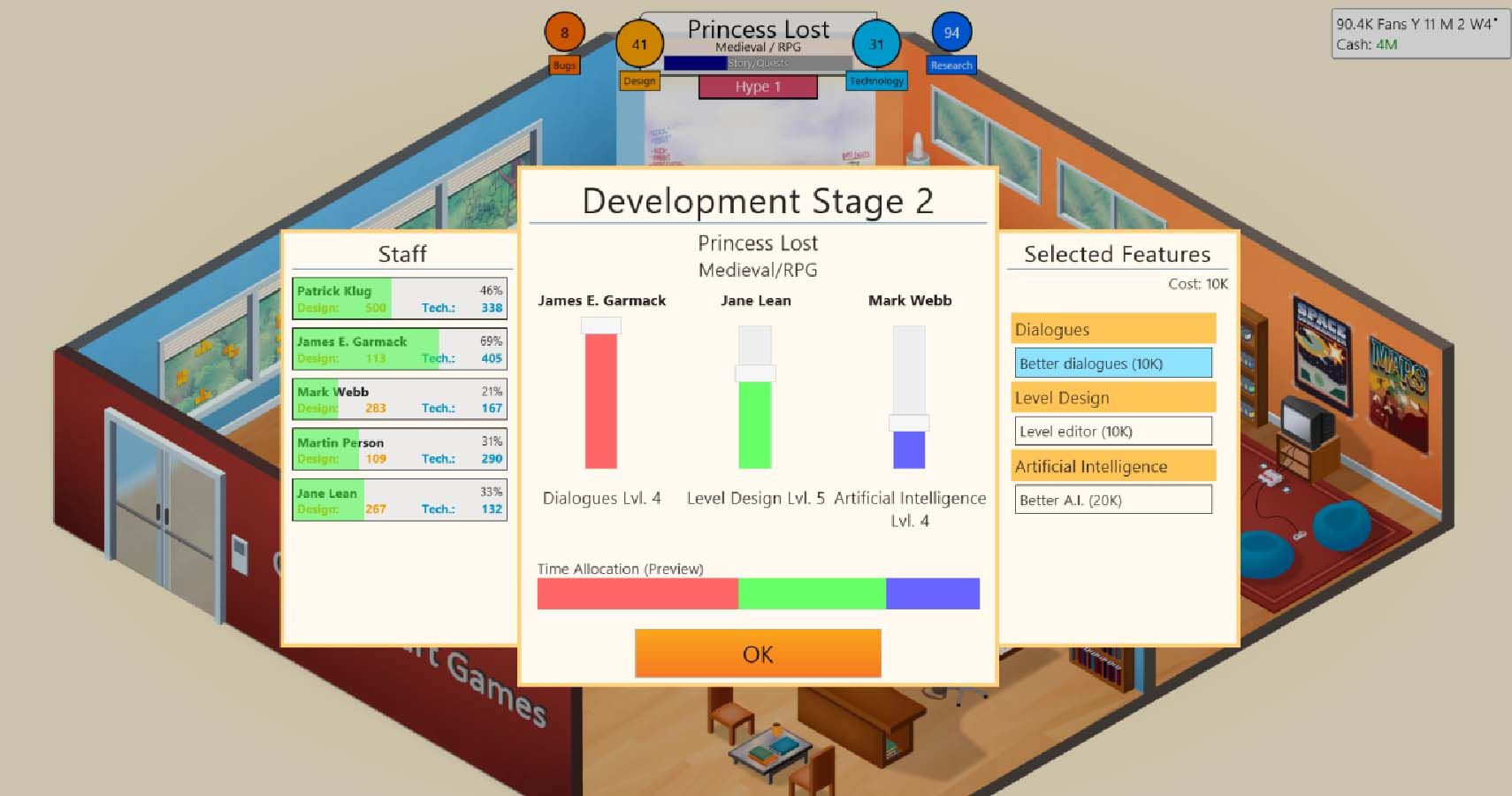Screen dimensions: 1512x796
Task: Click the Hype 1 banner
Action: [756, 87]
